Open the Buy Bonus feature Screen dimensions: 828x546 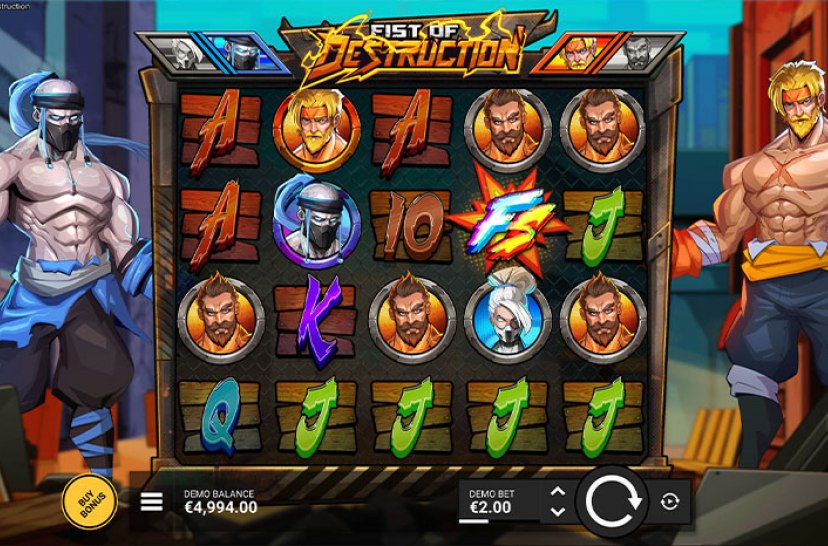pyautogui.click(x=89, y=501)
